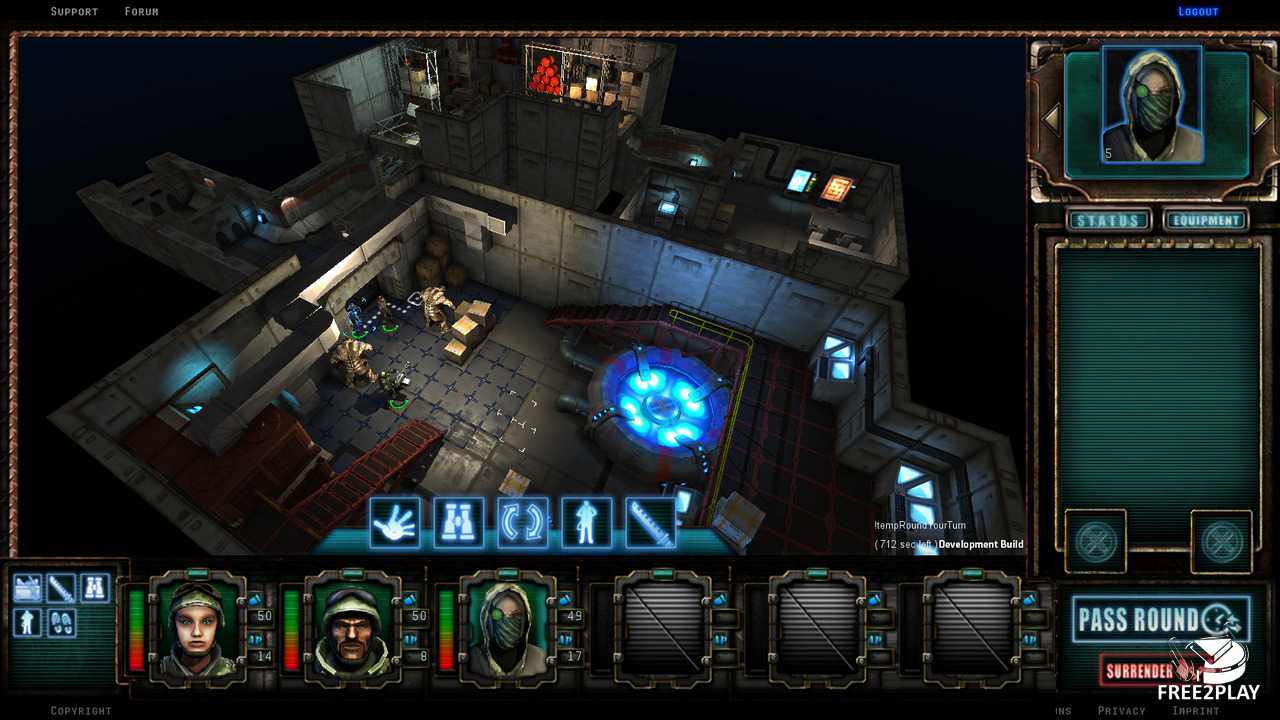This screenshot has height=720, width=1280.
Task: Select the female soldier portrait
Action: [197, 626]
